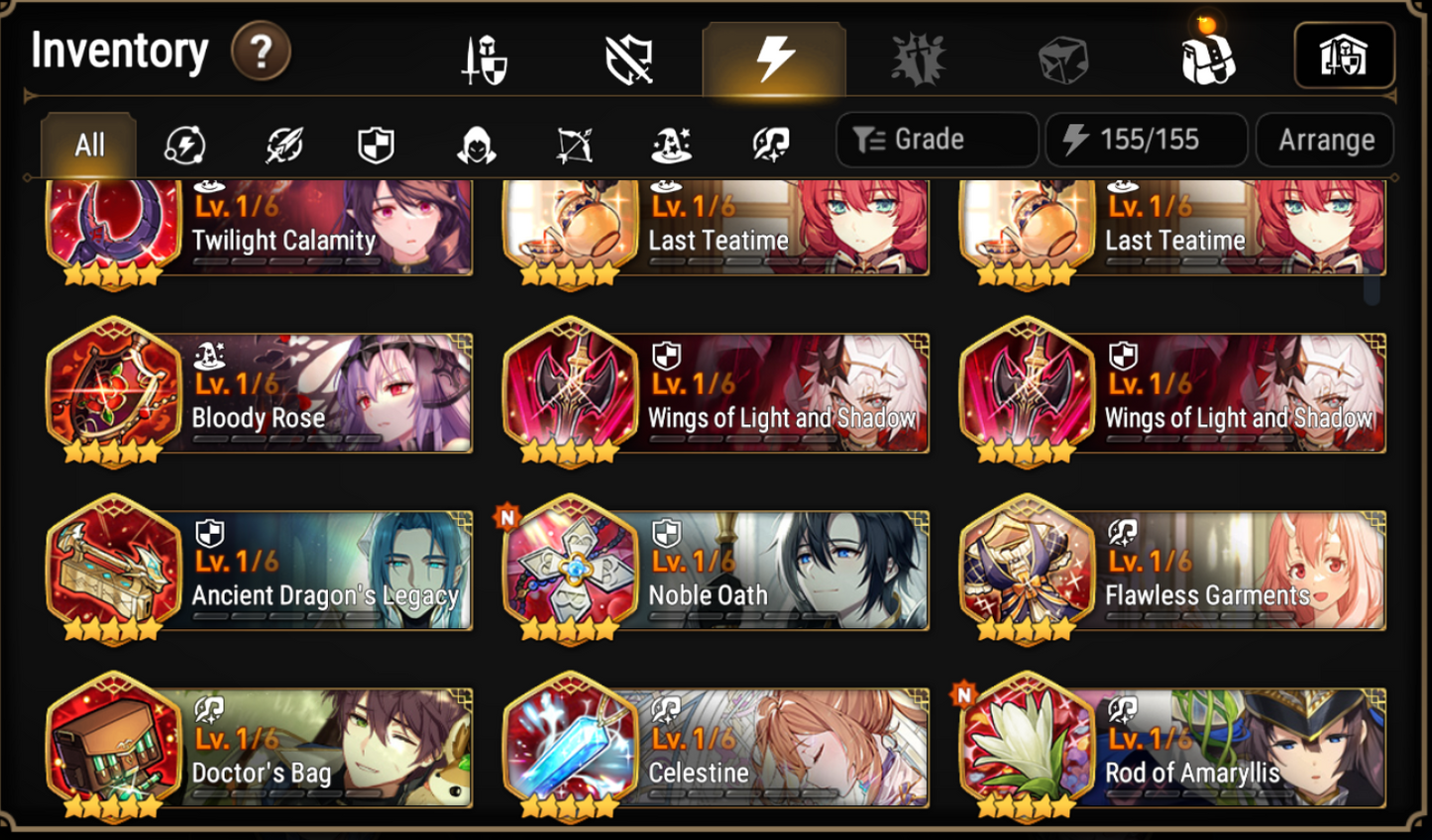Viewport: 1432px width, 840px height.
Task: Switch to the All filter tab
Action: click(87, 145)
